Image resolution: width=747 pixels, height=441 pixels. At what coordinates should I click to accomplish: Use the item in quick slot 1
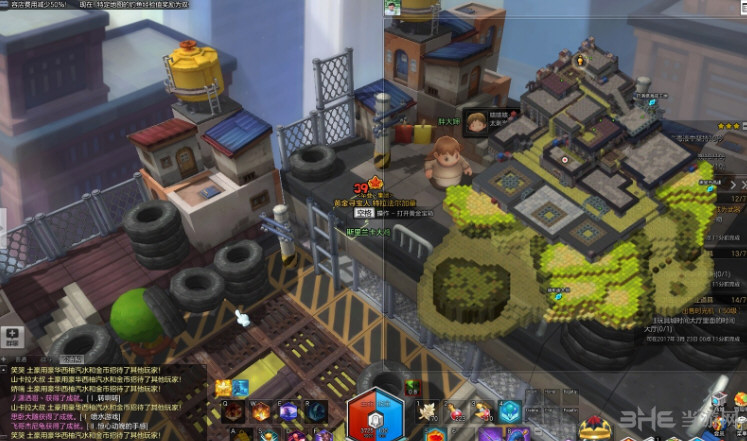(x=427, y=410)
